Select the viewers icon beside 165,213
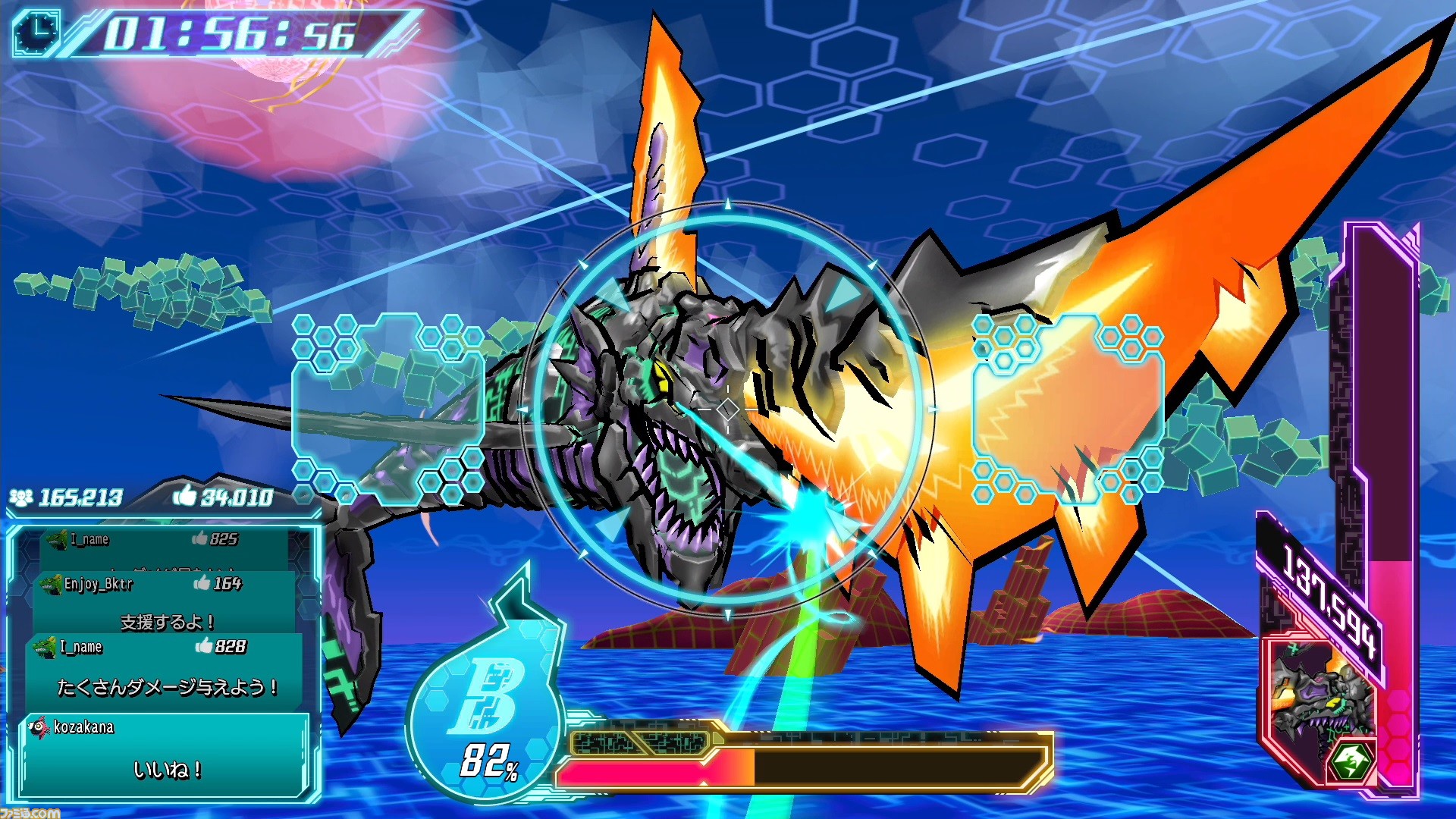 (21, 497)
